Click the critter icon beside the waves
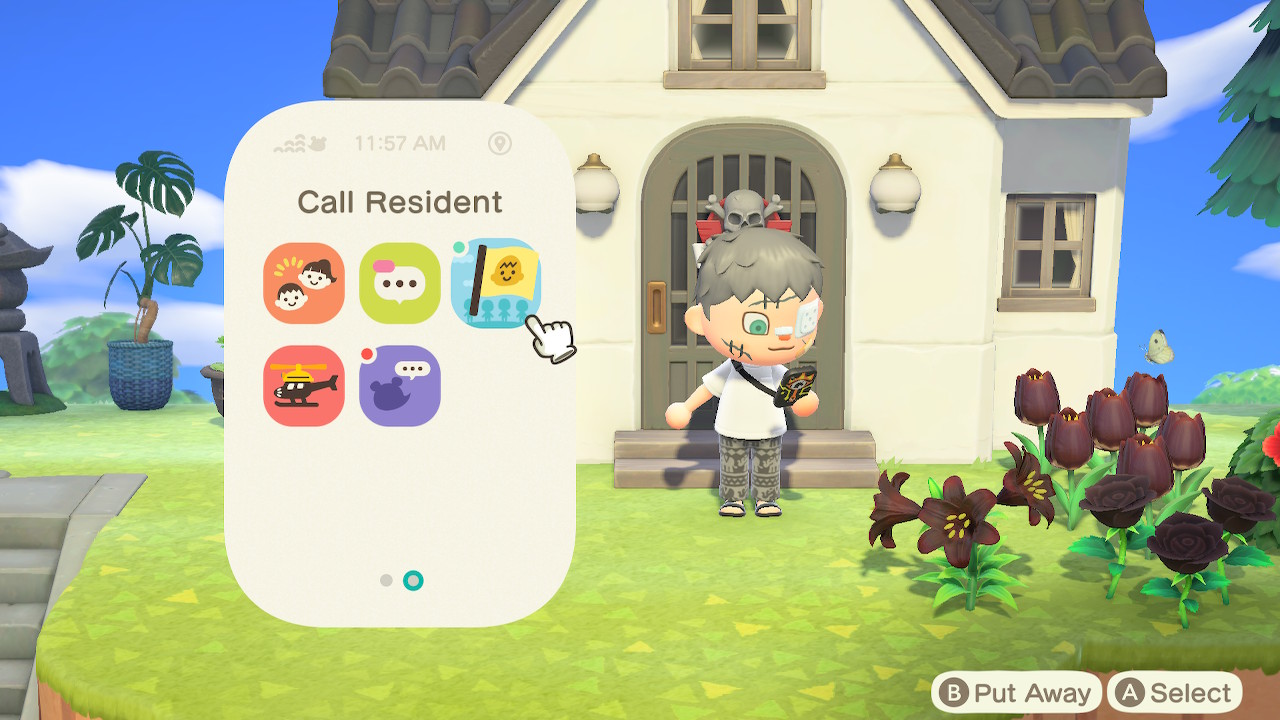The image size is (1280, 720). click(317, 143)
